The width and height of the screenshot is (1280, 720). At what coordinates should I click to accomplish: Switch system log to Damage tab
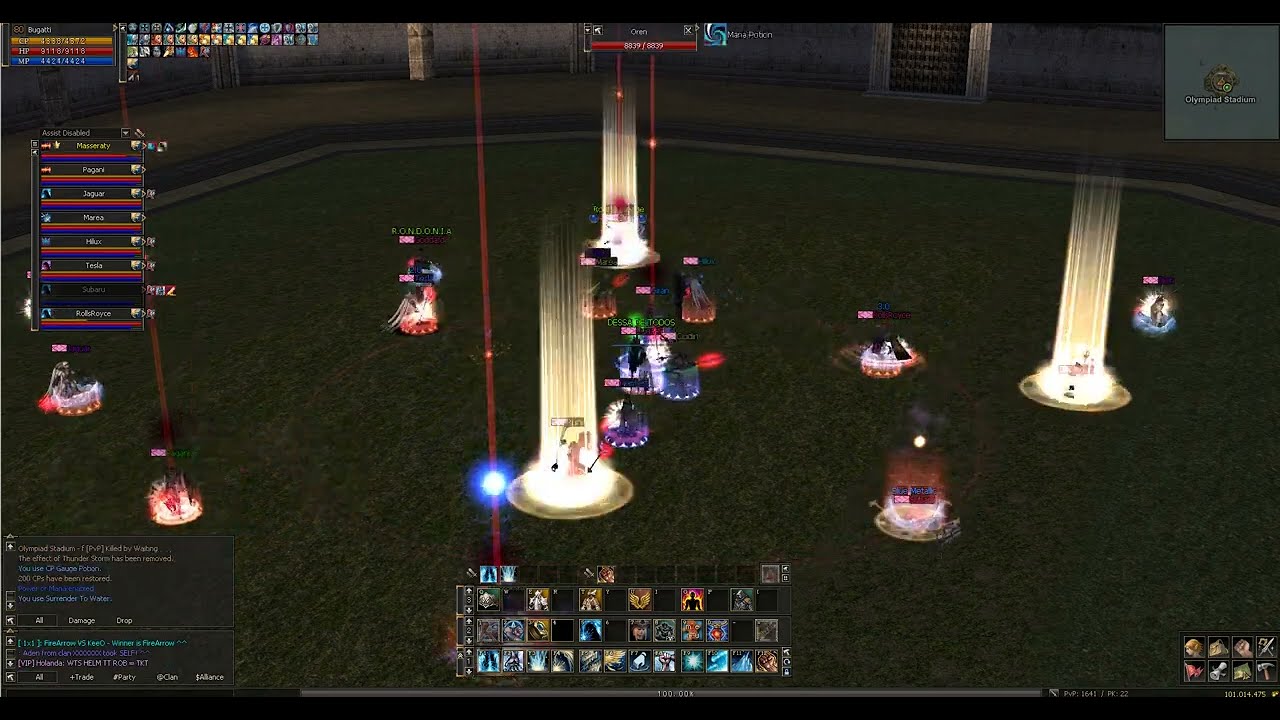click(x=81, y=621)
